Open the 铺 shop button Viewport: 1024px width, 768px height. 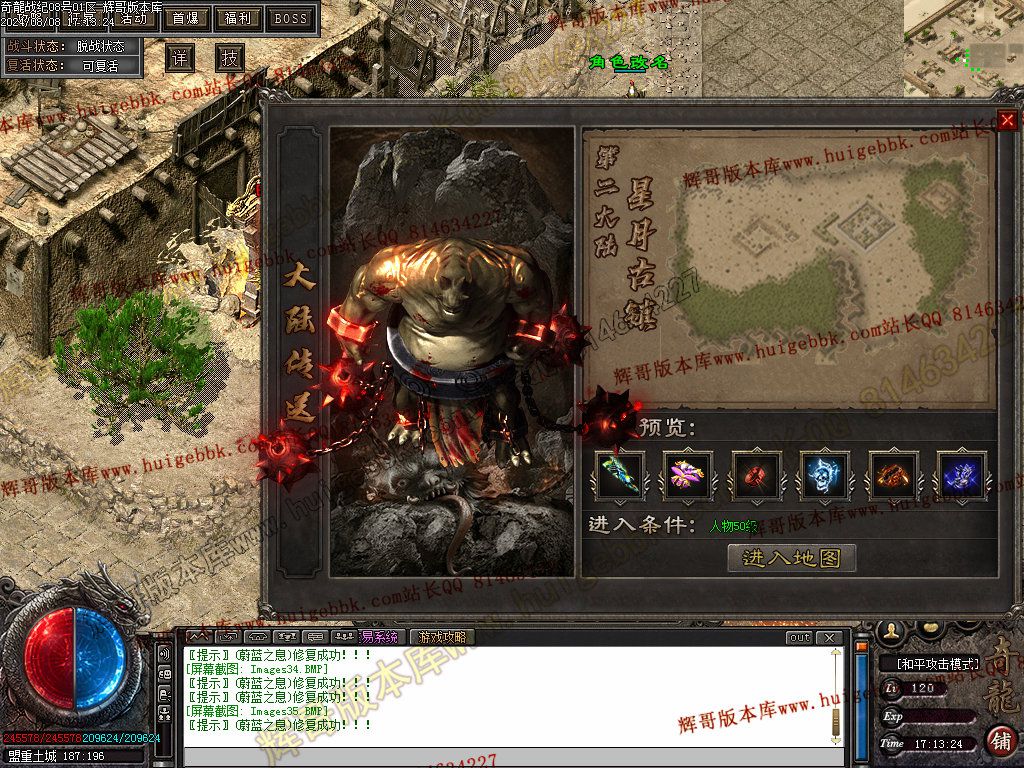1000,741
